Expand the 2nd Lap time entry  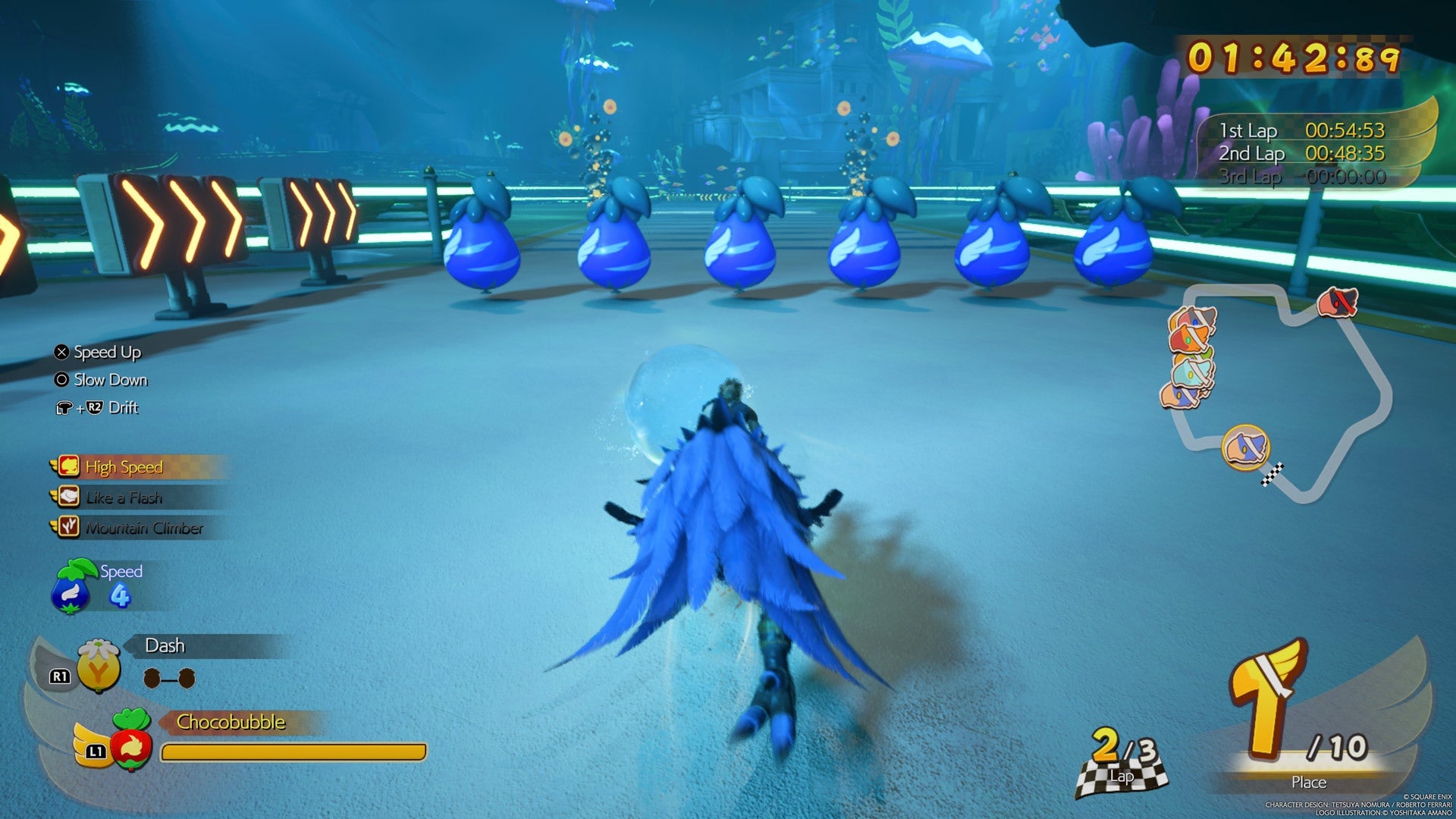point(1304,152)
